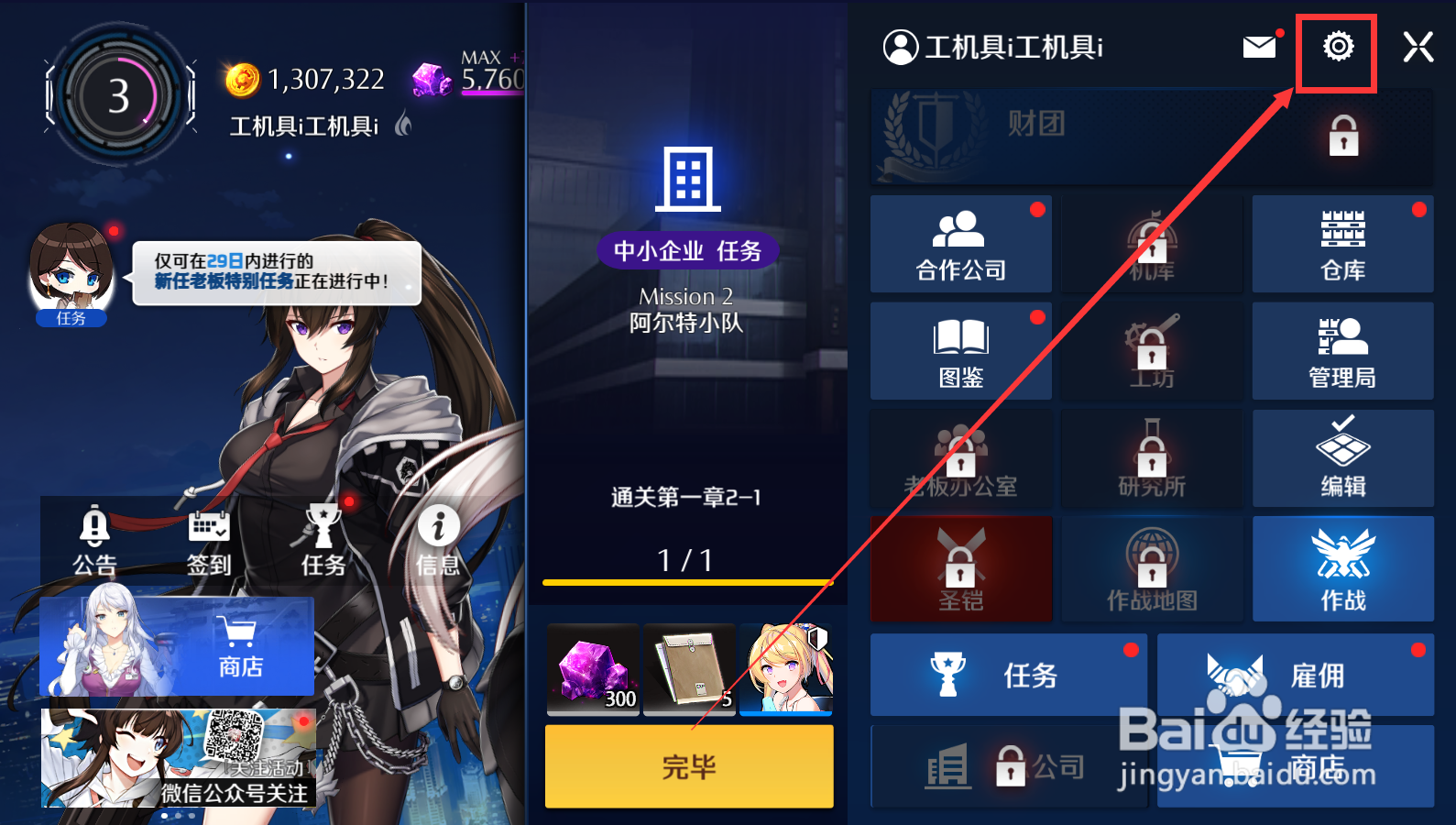Open the settings gear icon
The image size is (1456, 825).
tap(1337, 47)
